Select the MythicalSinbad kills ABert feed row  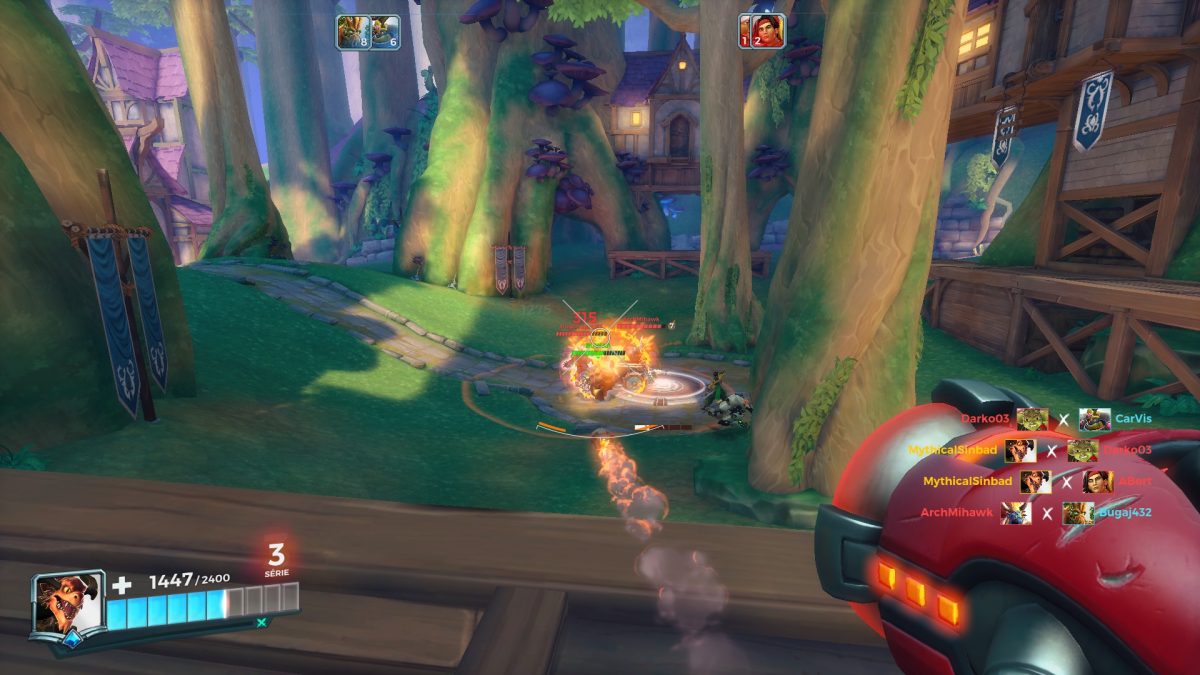coord(1037,481)
